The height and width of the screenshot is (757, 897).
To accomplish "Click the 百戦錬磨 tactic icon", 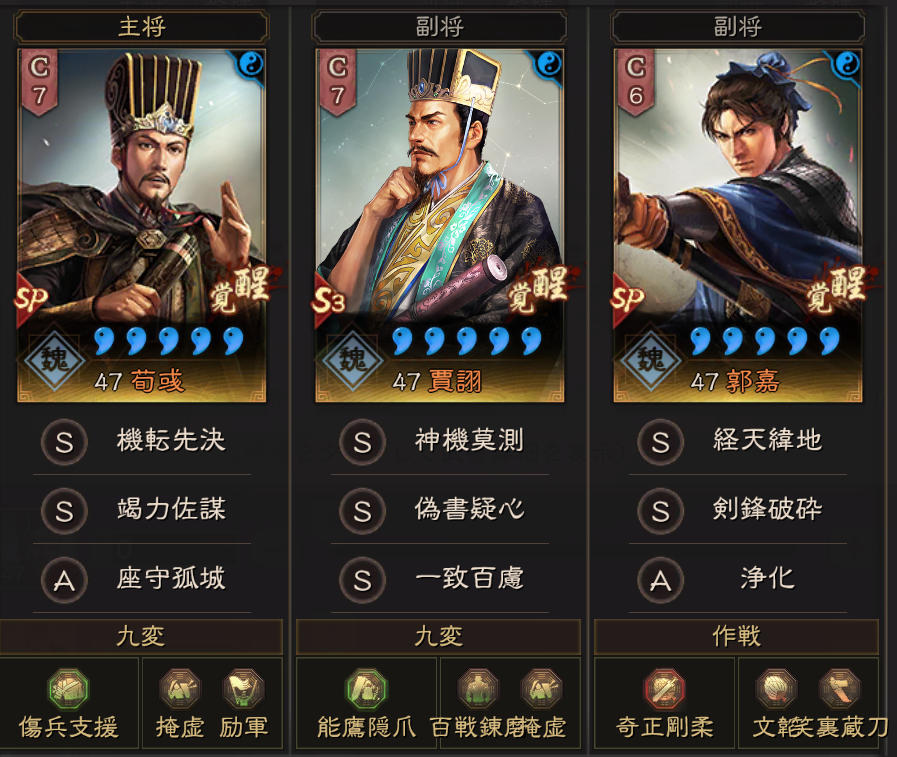I will (478, 689).
